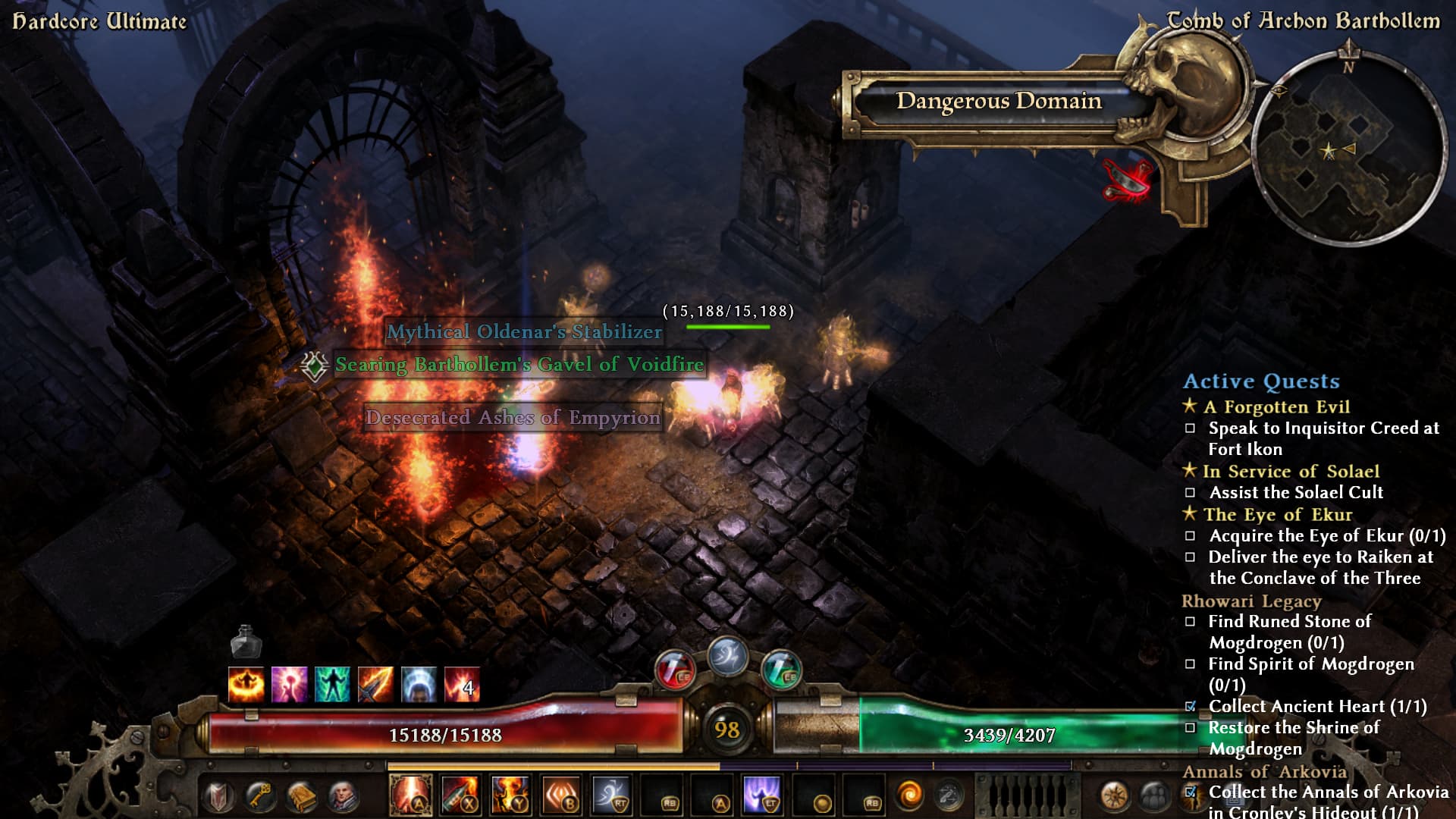
Task: Open the bronze compass map button
Action: pos(1115,797)
